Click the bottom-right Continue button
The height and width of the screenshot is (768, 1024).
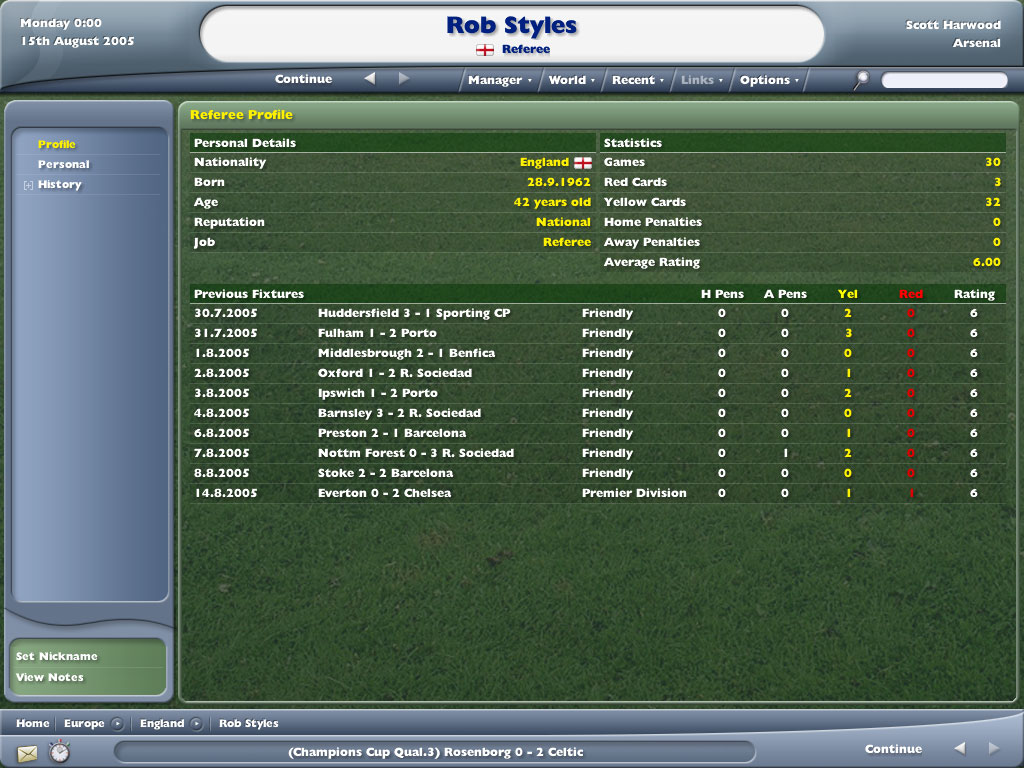click(893, 749)
